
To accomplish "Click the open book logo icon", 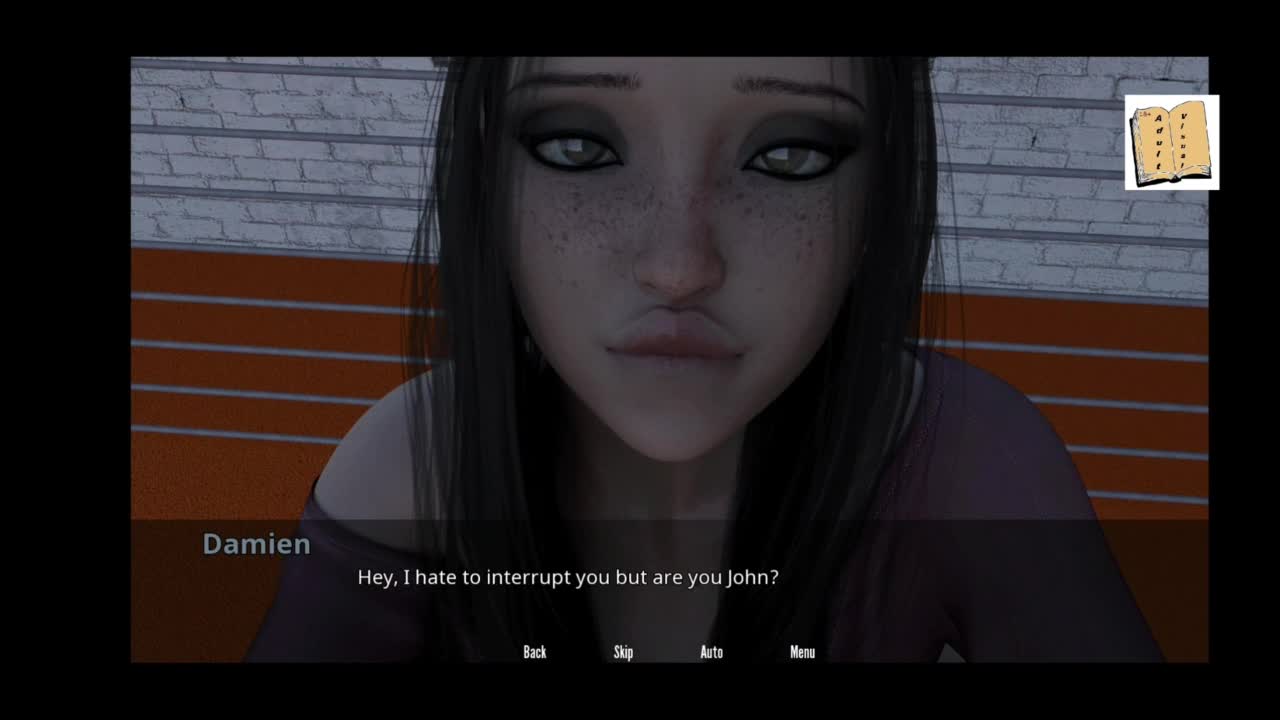I will pos(1171,142).
